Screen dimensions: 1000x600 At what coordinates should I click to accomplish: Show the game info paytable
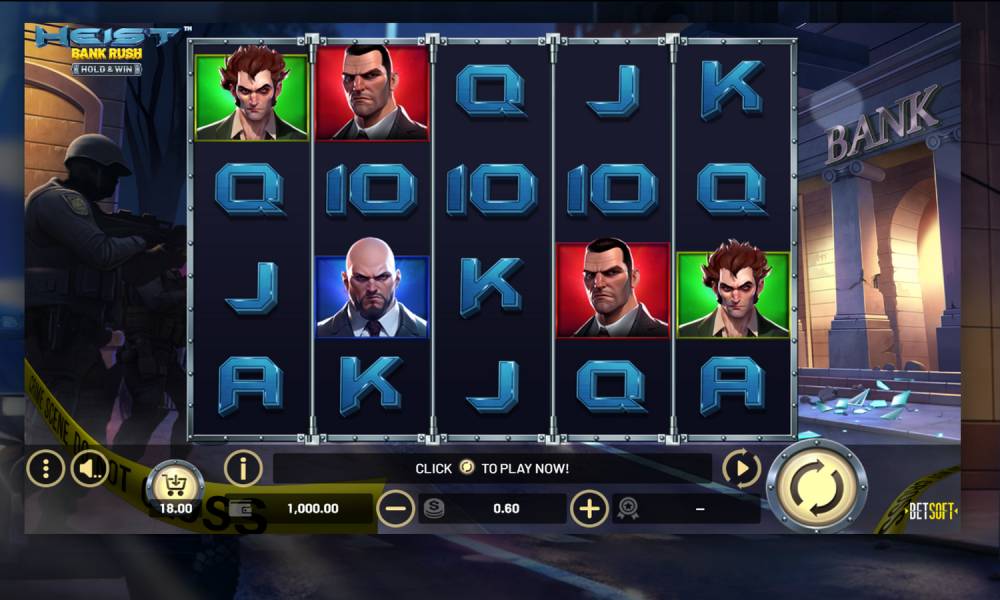[242, 467]
